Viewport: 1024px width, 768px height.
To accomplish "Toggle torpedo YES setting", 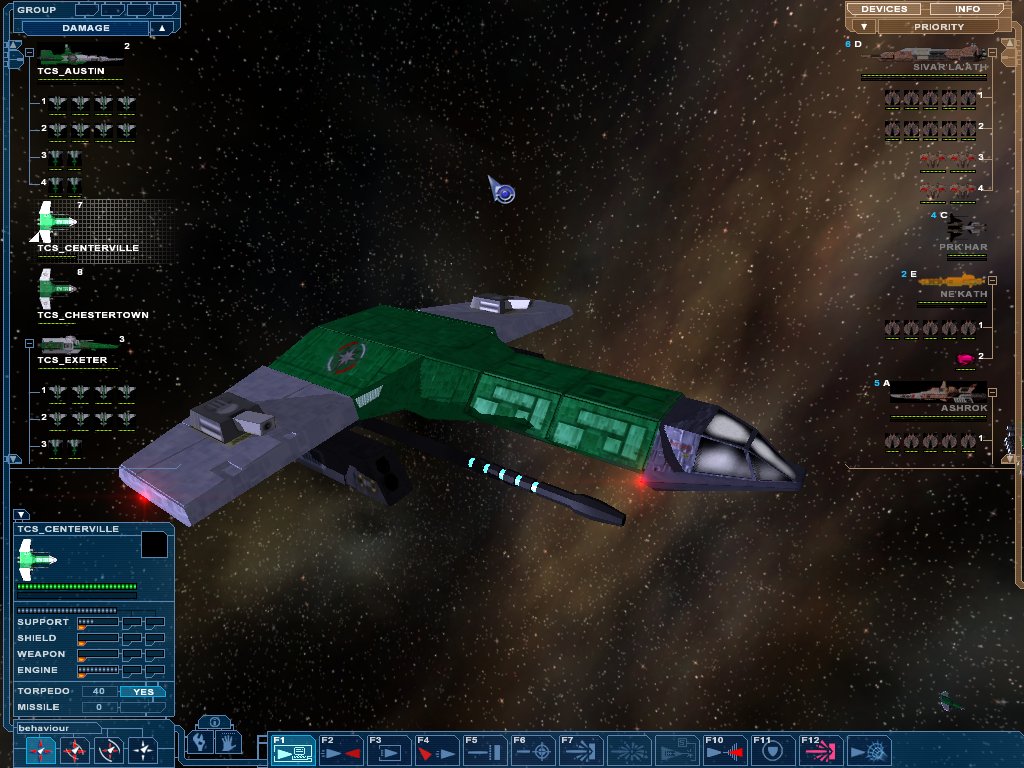I will coord(143,691).
